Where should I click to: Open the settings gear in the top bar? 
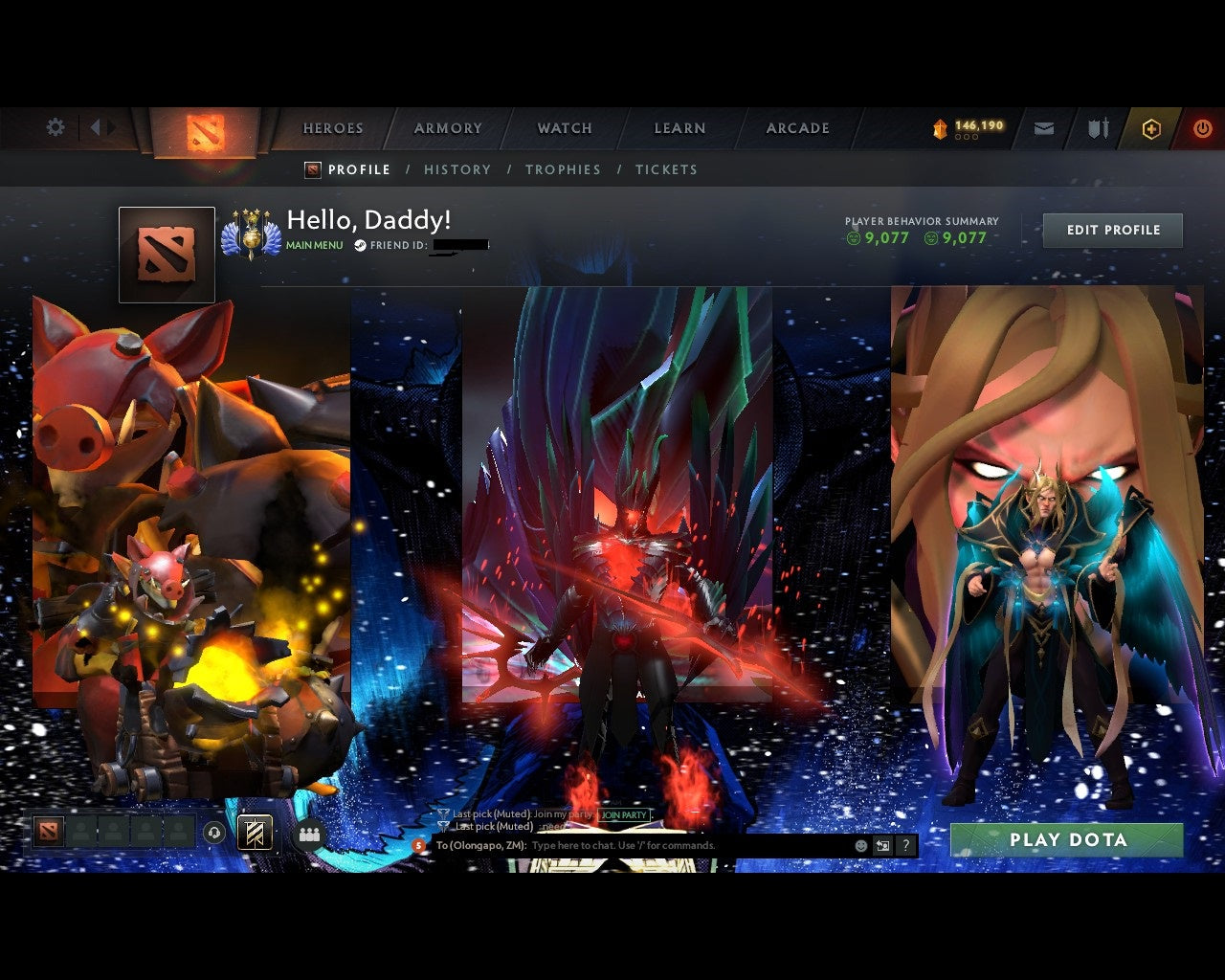click(55, 126)
